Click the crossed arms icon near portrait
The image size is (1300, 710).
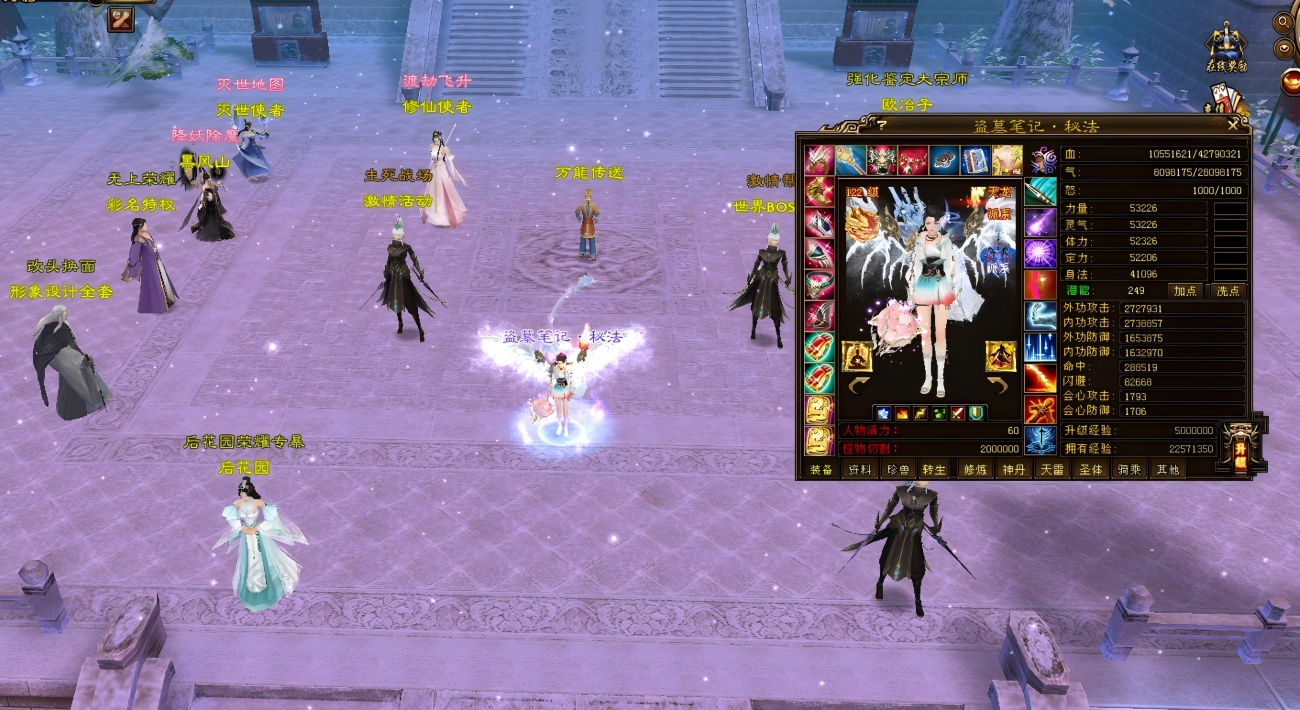click(121, 19)
